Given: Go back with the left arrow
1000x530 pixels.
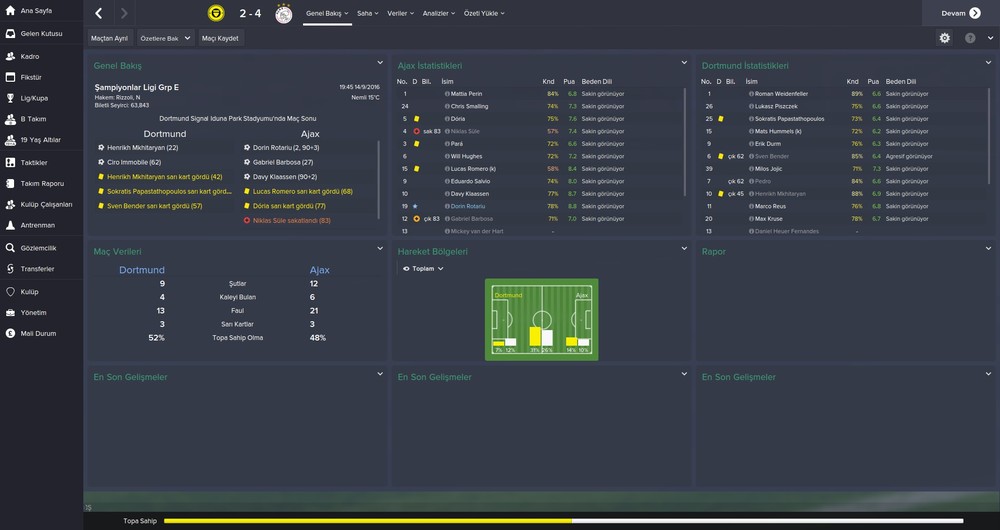Looking at the screenshot, I should pyautogui.click(x=98, y=14).
